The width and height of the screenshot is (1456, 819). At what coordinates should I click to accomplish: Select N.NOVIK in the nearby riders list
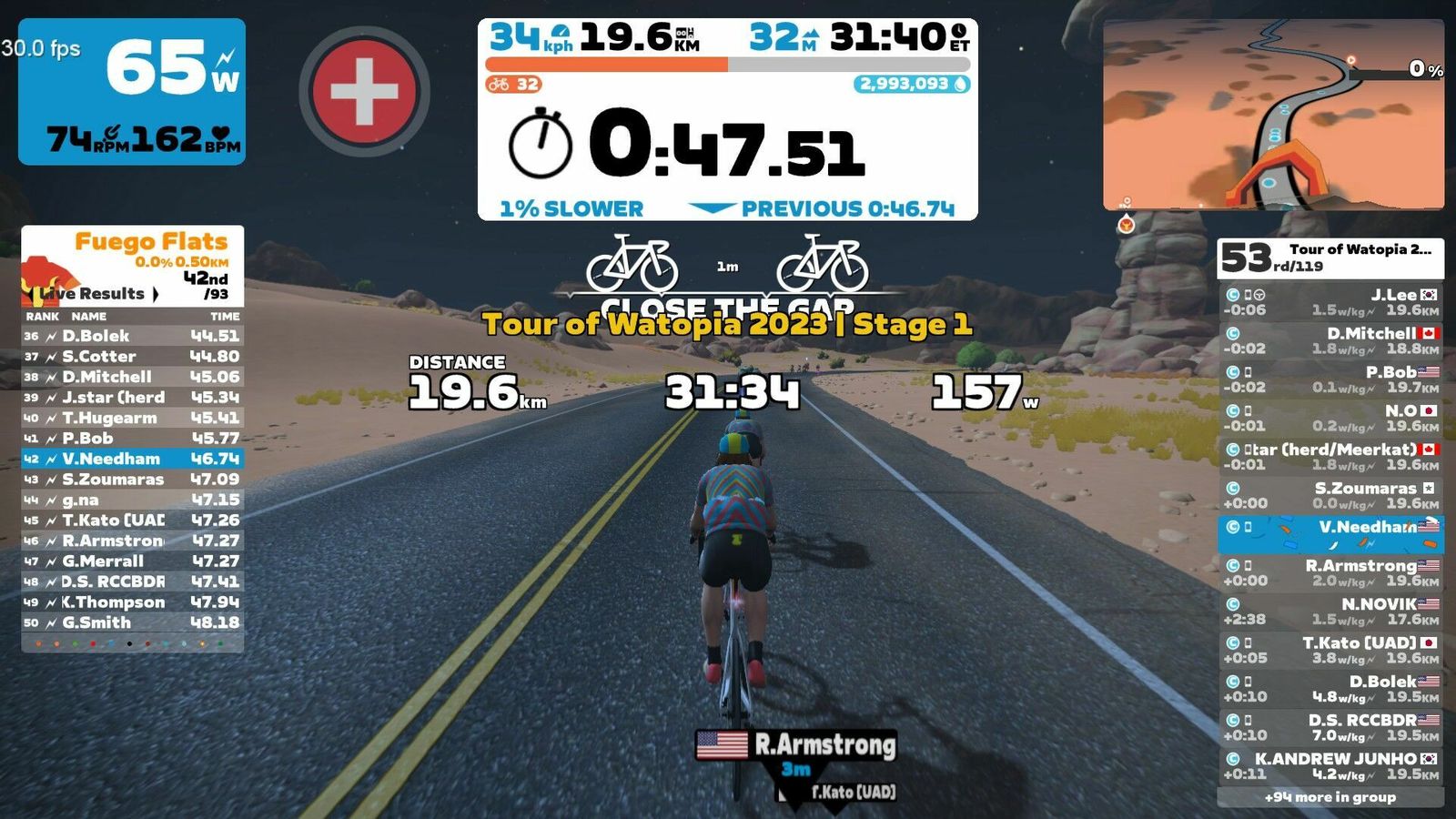point(1330,611)
